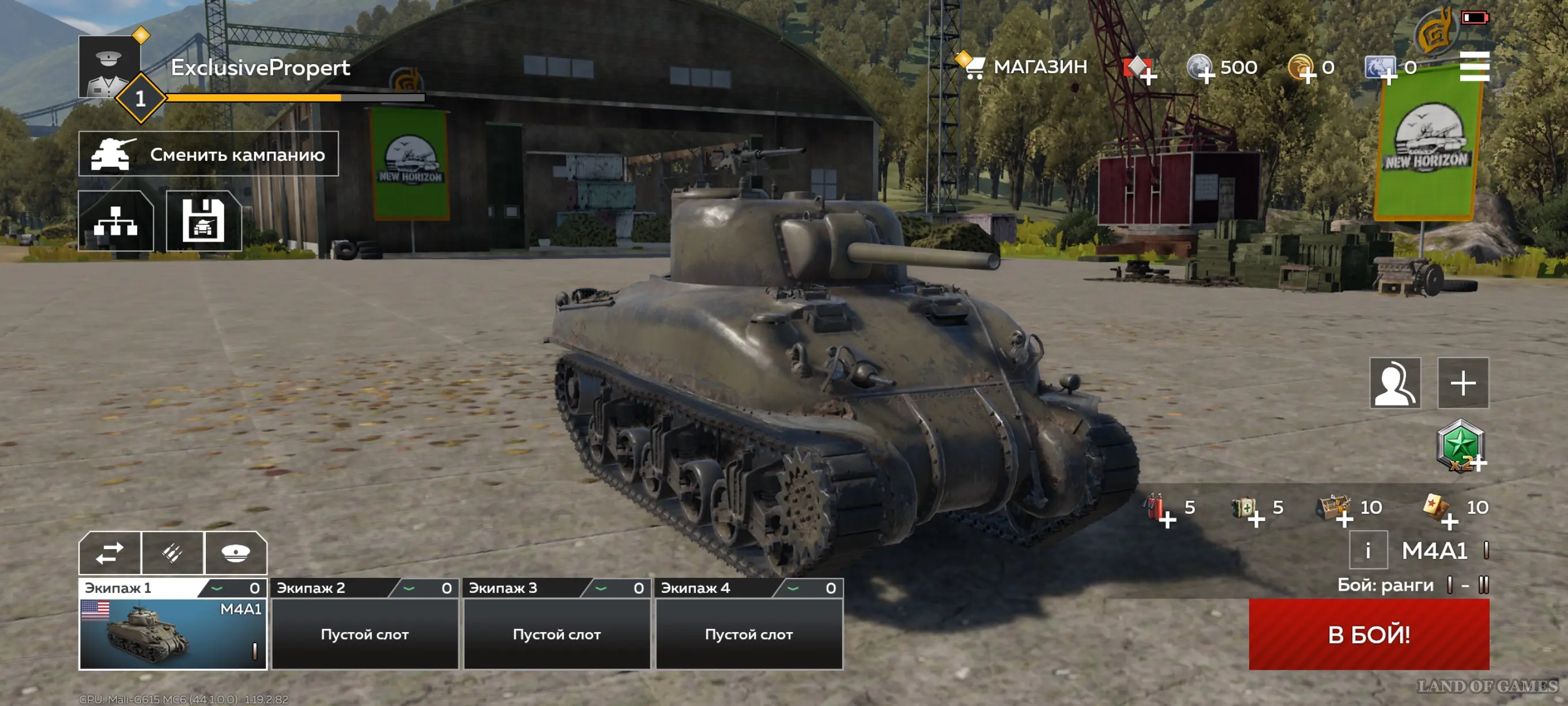Choose the empty Экипаж 2 slot
The height and width of the screenshot is (706, 1568).
(x=364, y=633)
